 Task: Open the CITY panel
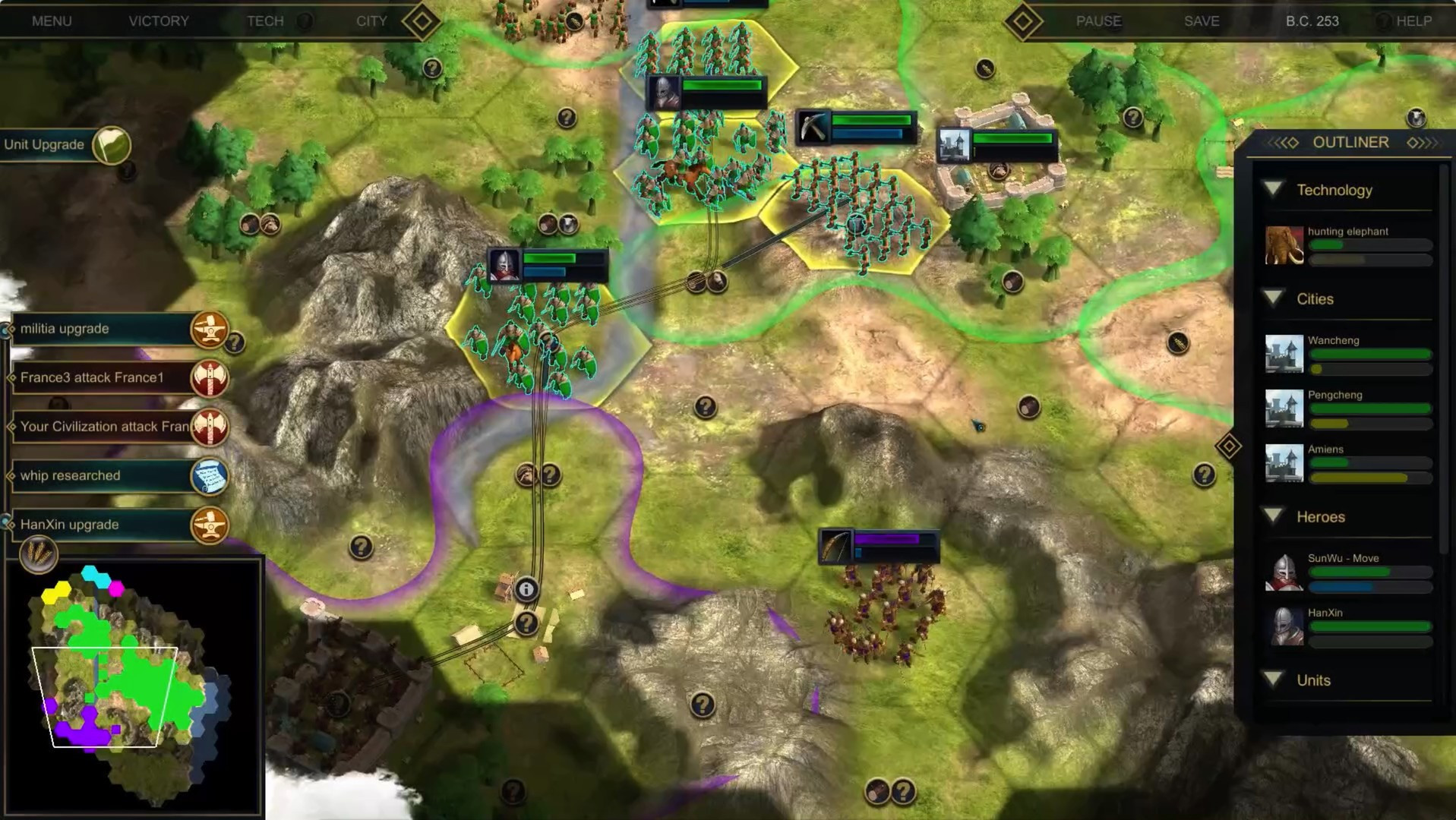(371, 21)
